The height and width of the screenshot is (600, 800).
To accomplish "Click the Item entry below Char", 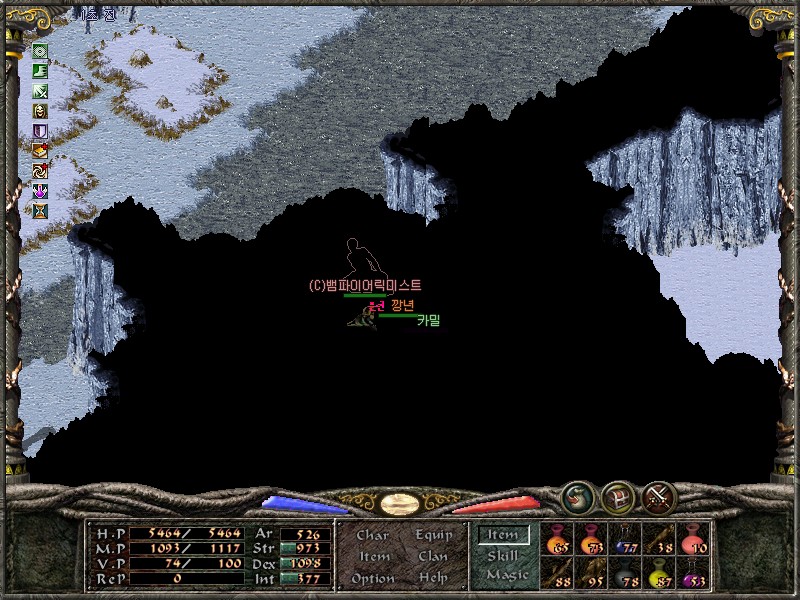I will (x=373, y=556).
